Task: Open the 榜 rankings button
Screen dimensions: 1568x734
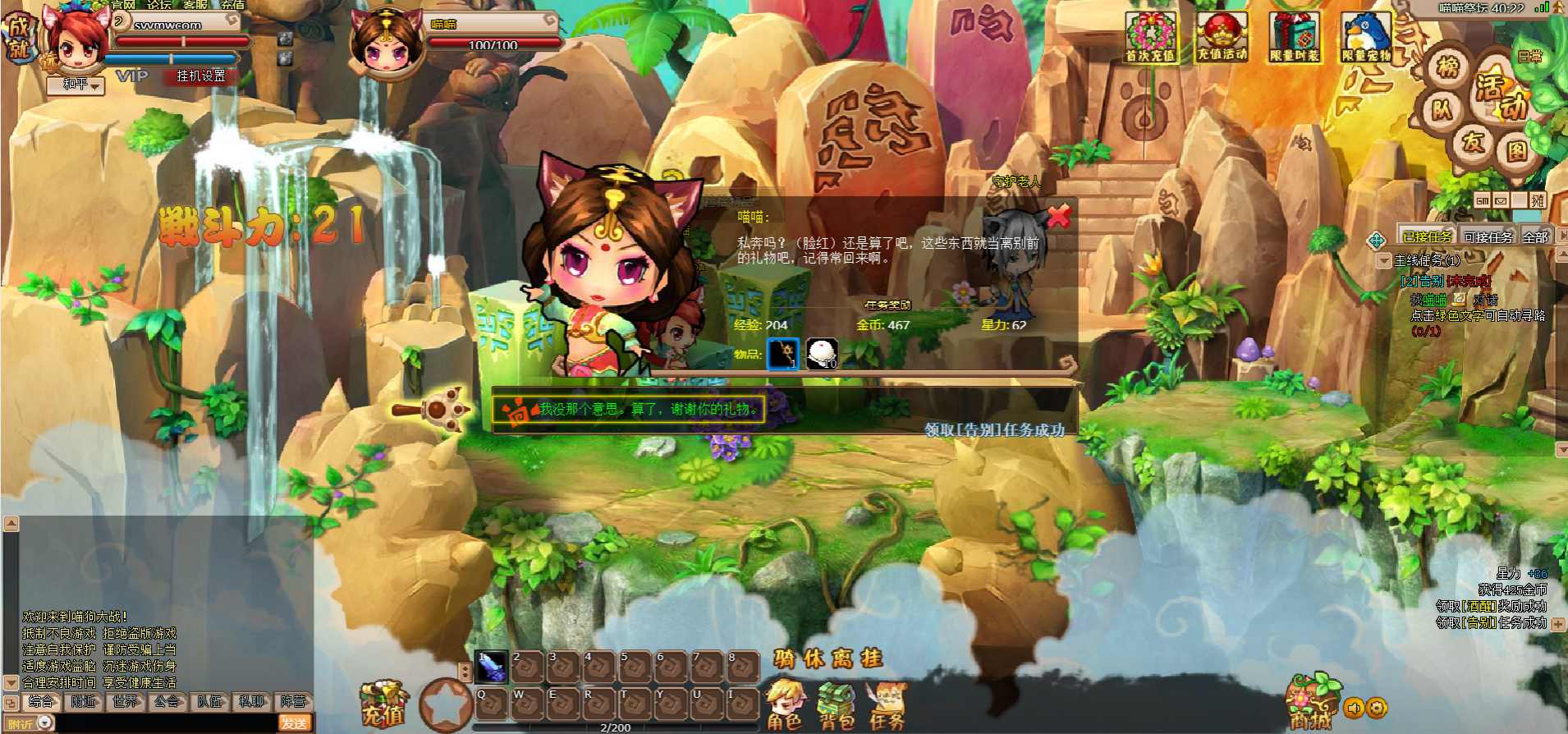Action: [x=1448, y=67]
